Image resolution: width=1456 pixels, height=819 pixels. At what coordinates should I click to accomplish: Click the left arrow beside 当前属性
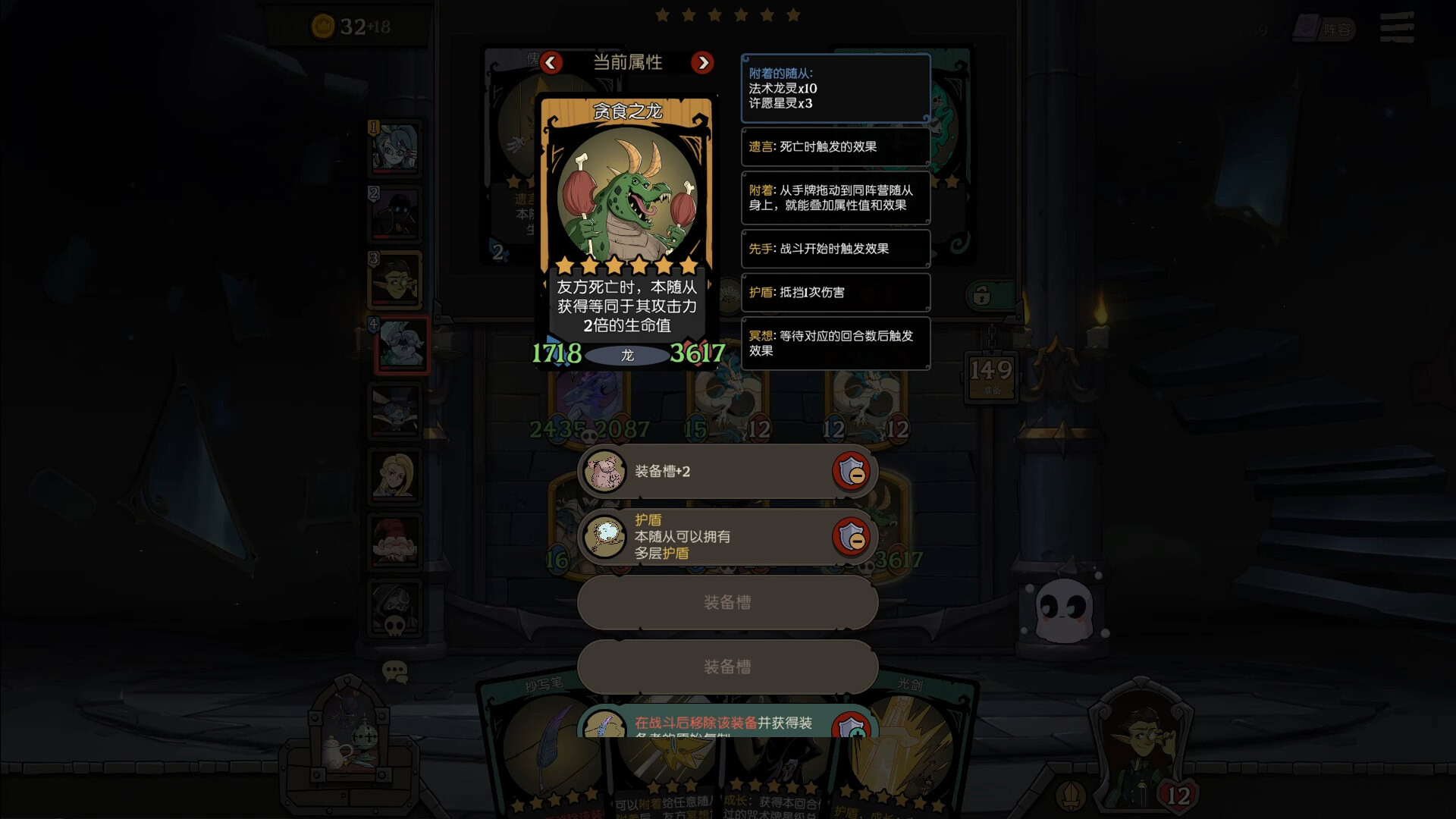coord(551,64)
